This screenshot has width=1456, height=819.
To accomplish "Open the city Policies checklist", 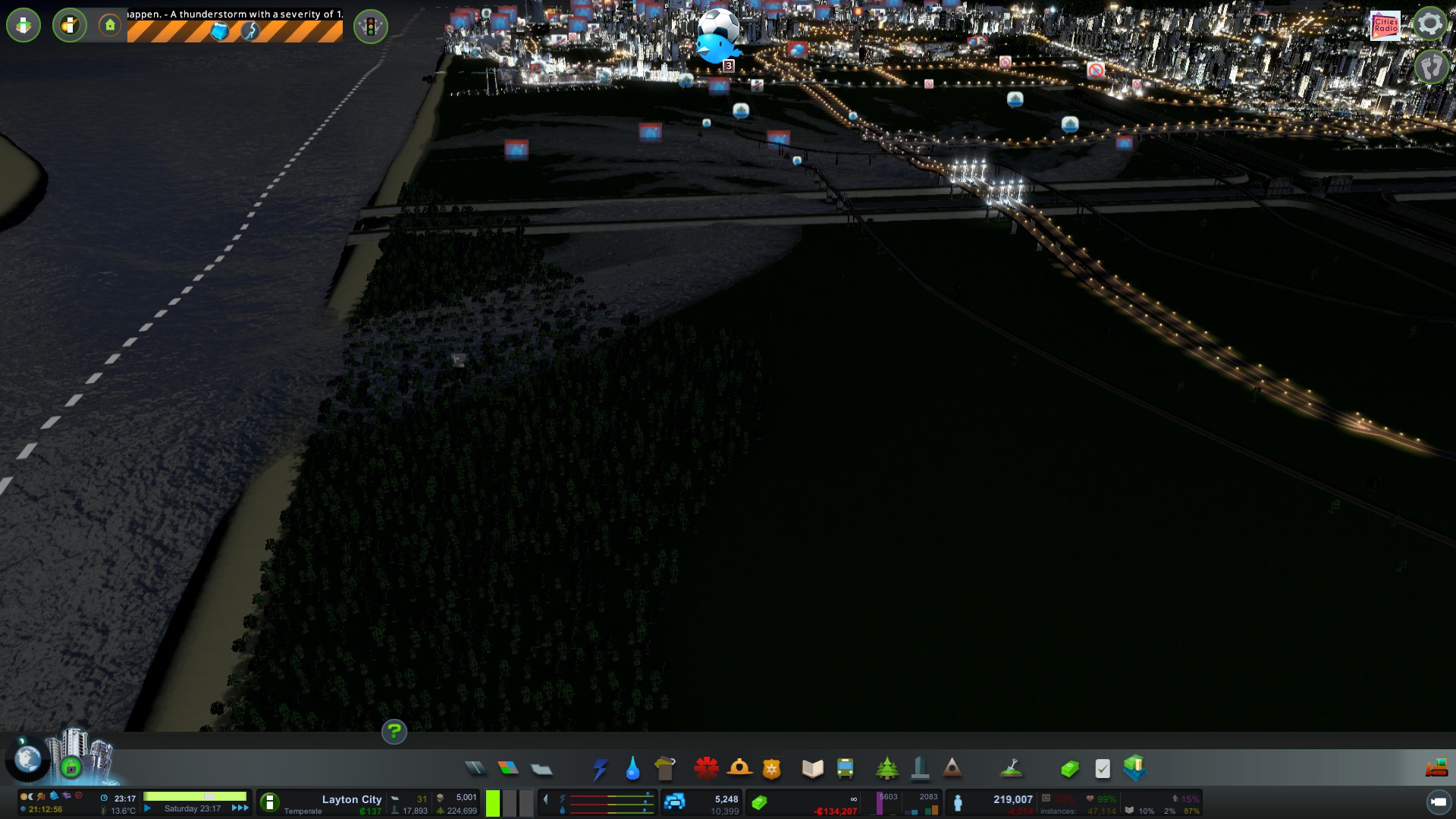I will [1103, 769].
